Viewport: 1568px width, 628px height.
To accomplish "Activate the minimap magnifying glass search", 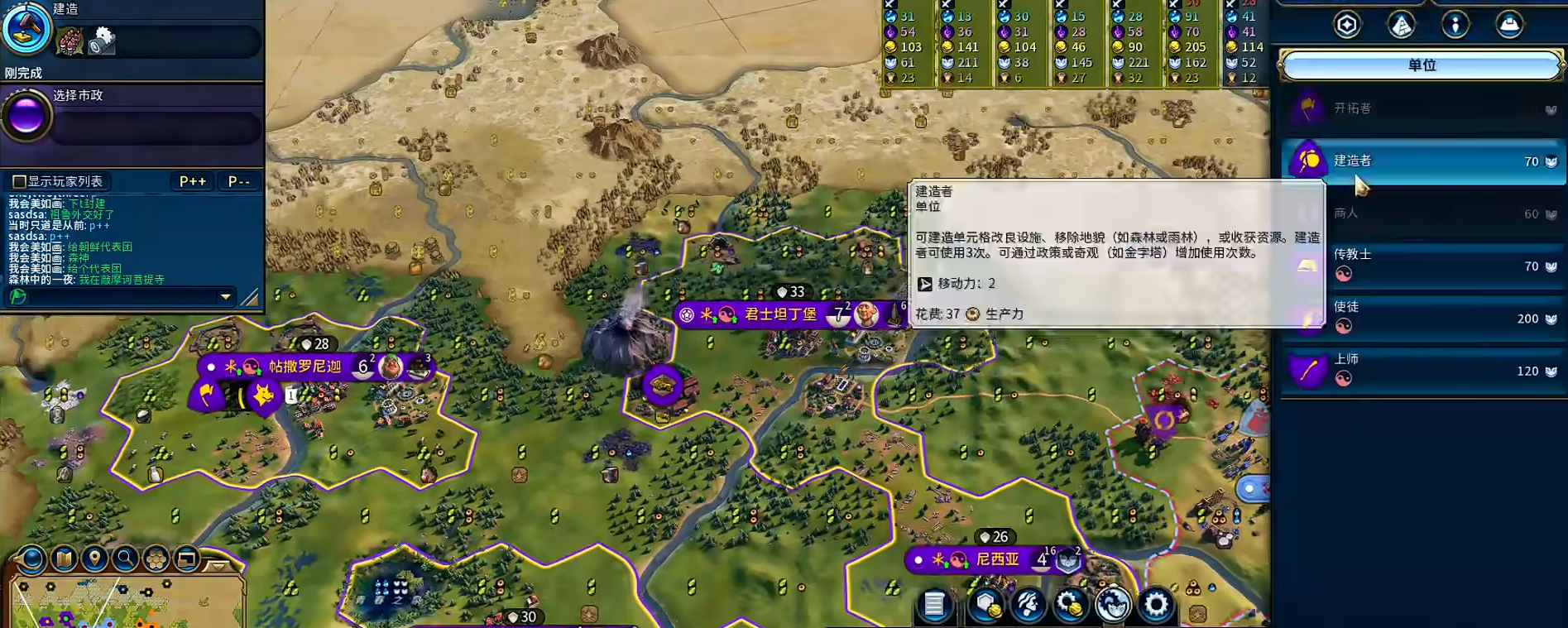I will [125, 559].
